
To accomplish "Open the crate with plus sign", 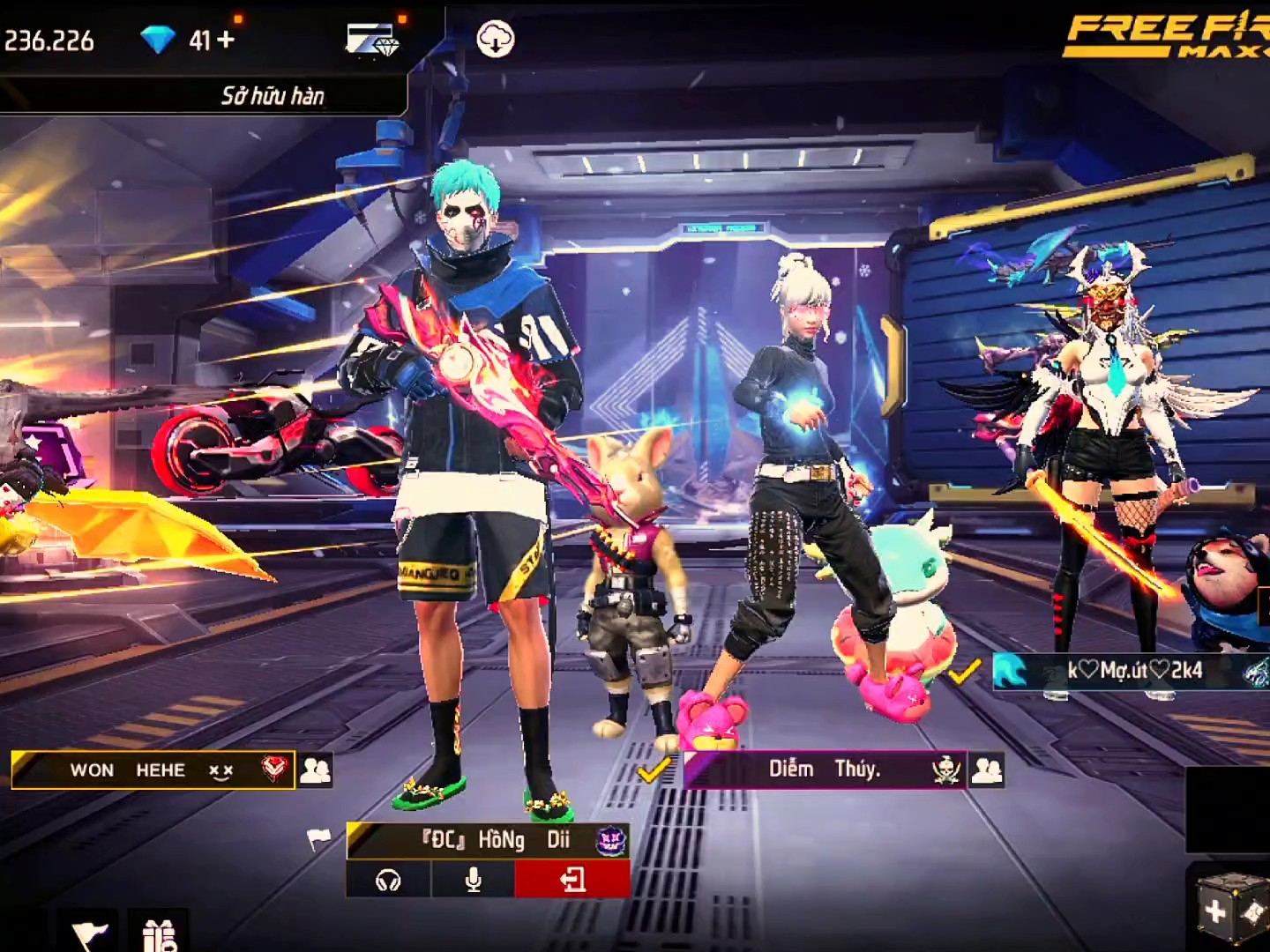I will [x=1229, y=908].
